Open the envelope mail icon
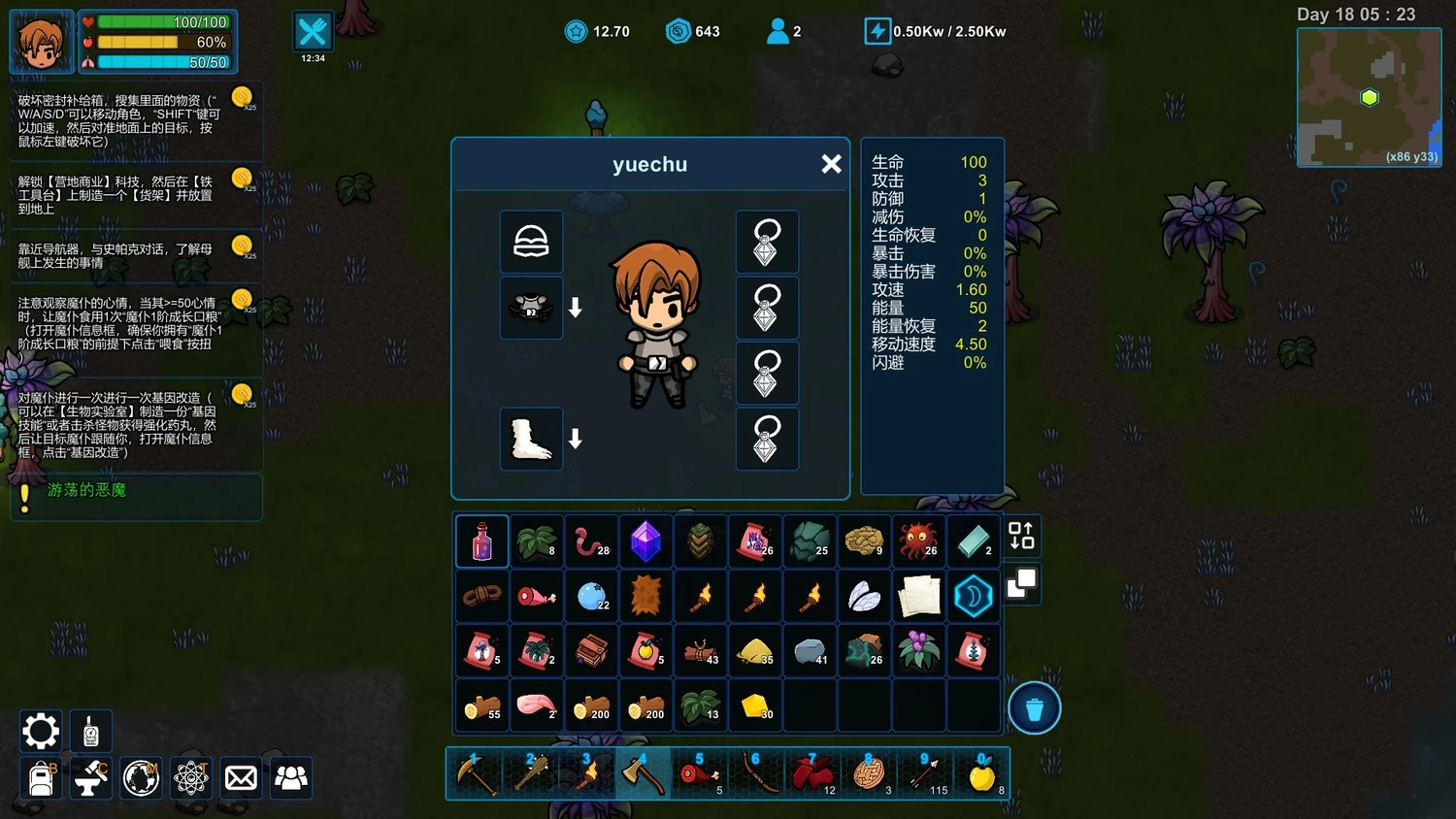 click(x=241, y=778)
